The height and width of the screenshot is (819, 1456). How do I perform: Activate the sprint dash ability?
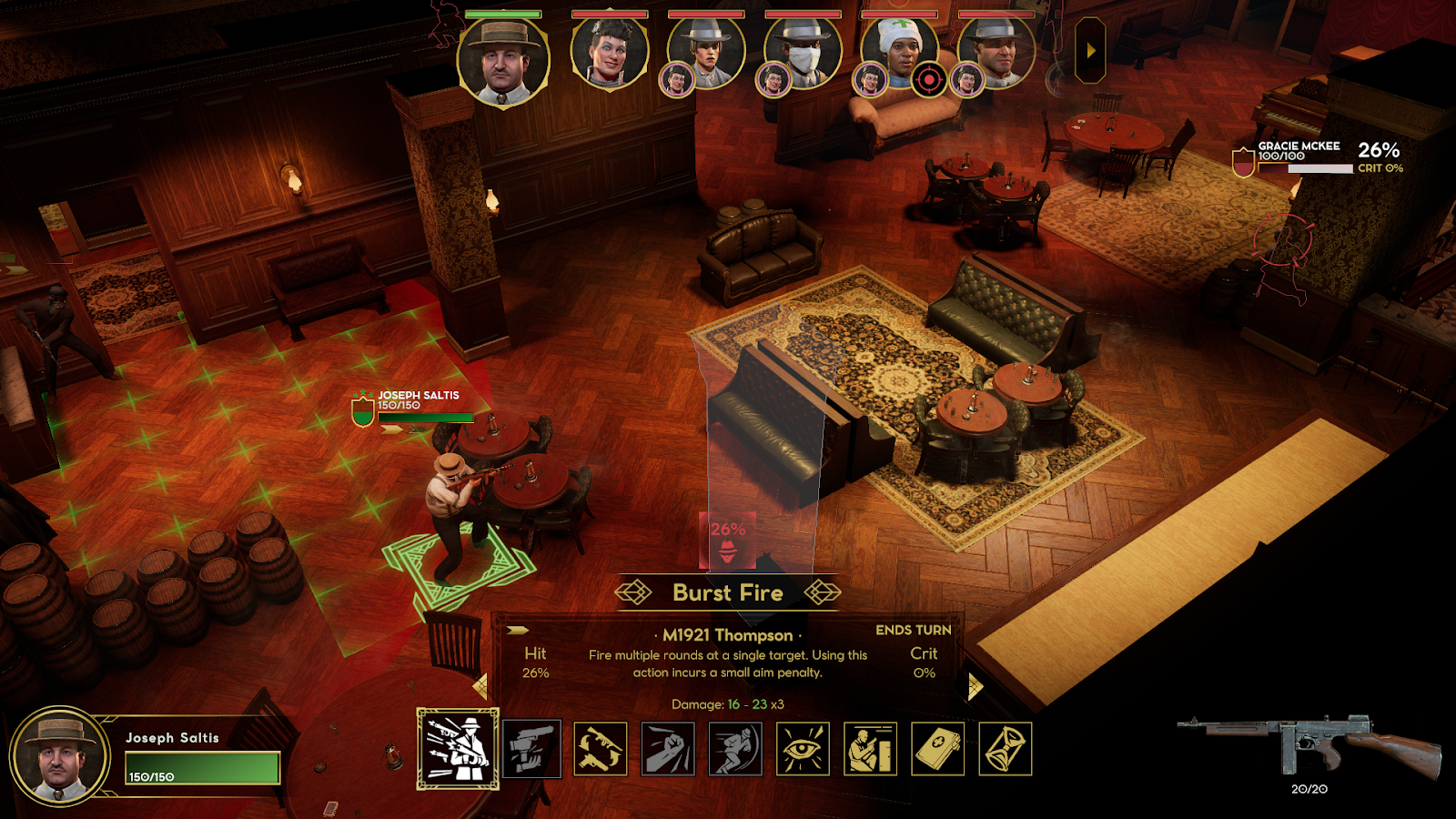pos(735,749)
